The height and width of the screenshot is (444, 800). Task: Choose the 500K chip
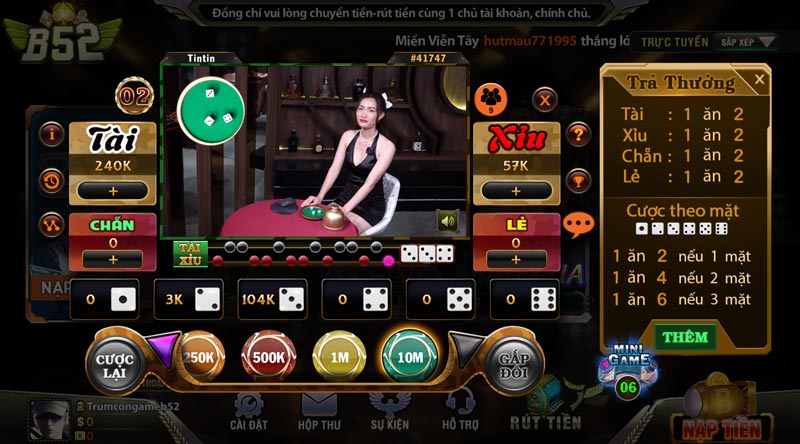pos(268,357)
